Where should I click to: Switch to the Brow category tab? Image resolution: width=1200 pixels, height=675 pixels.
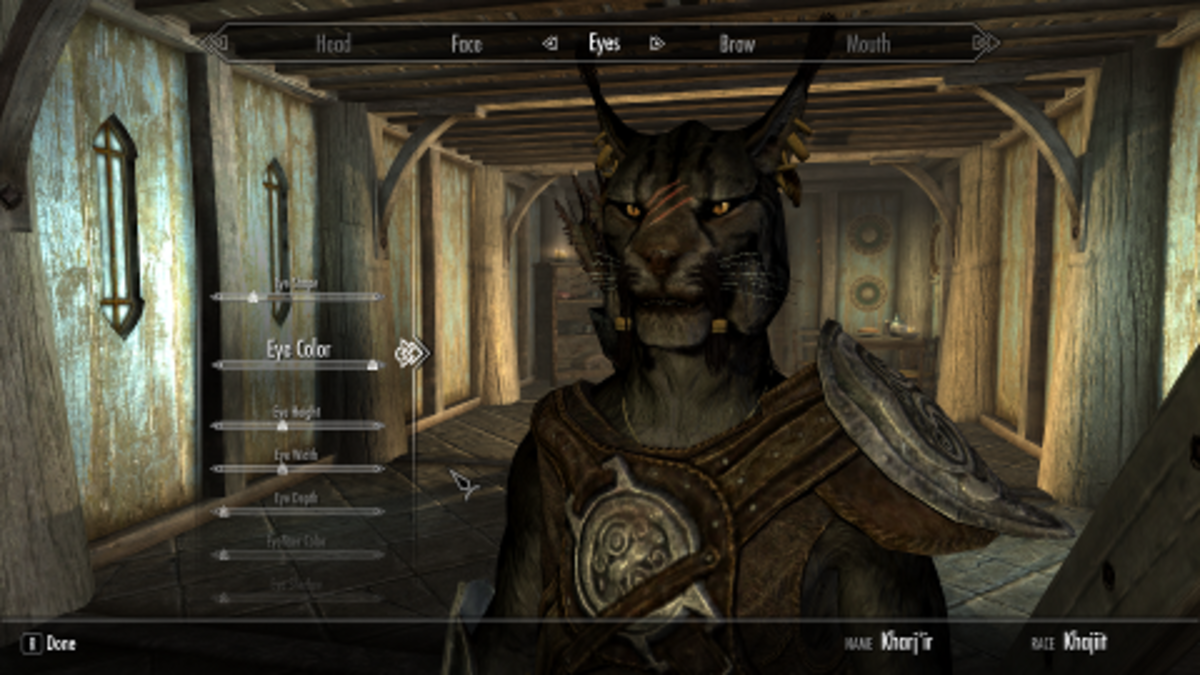point(738,44)
